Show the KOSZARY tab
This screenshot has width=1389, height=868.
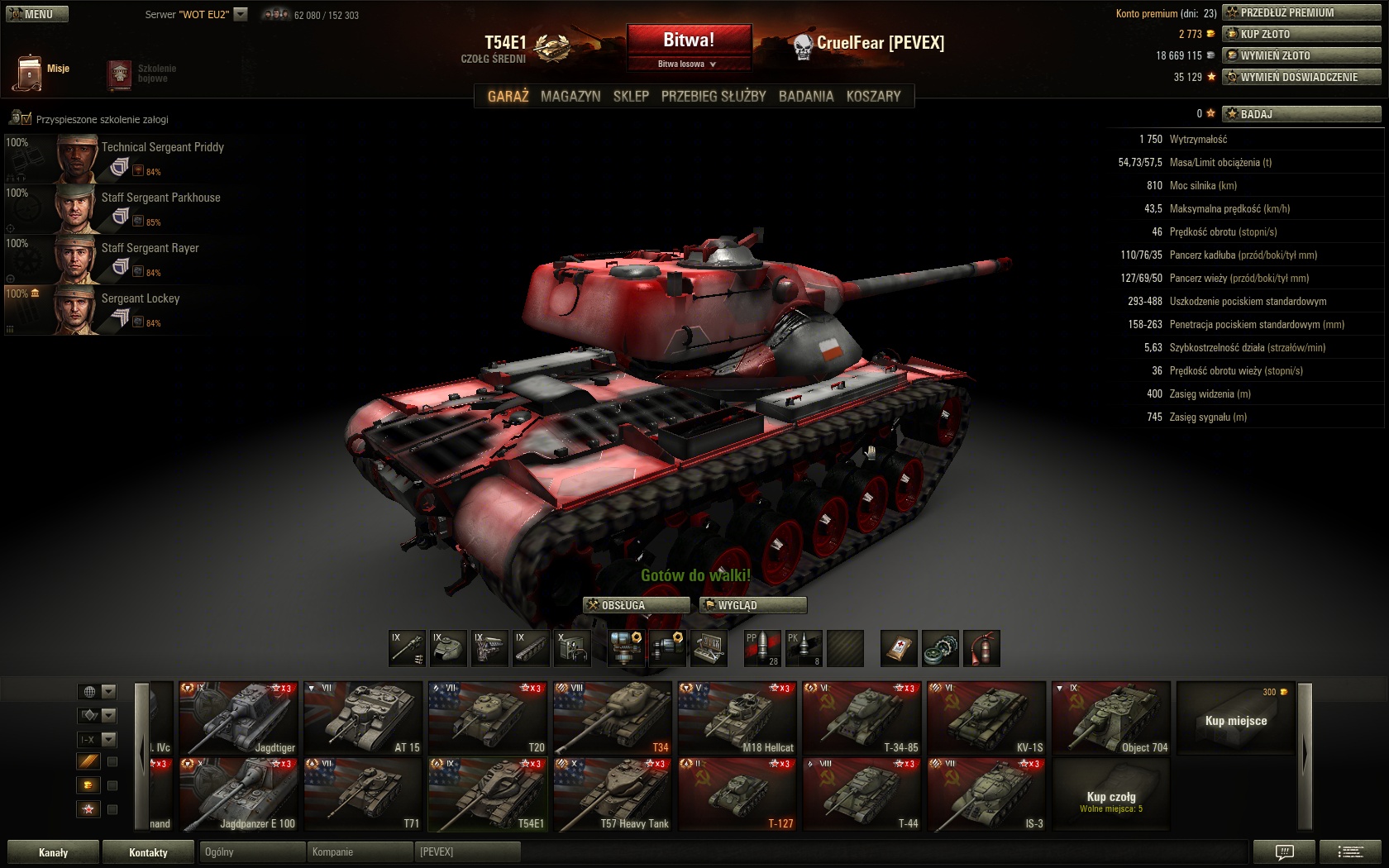[873, 96]
